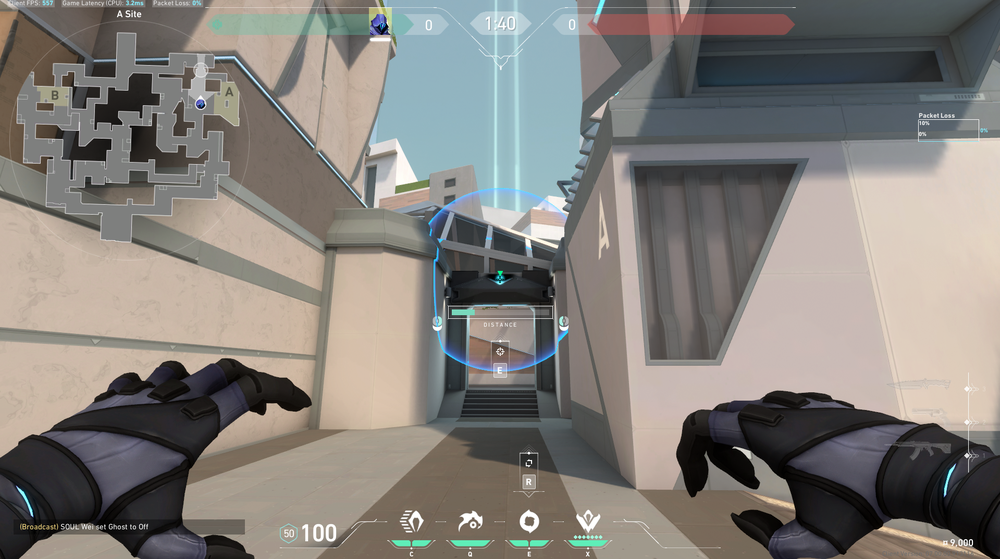
Task: Activate Omen's Shrouded Step ability icon
Action: (411, 521)
